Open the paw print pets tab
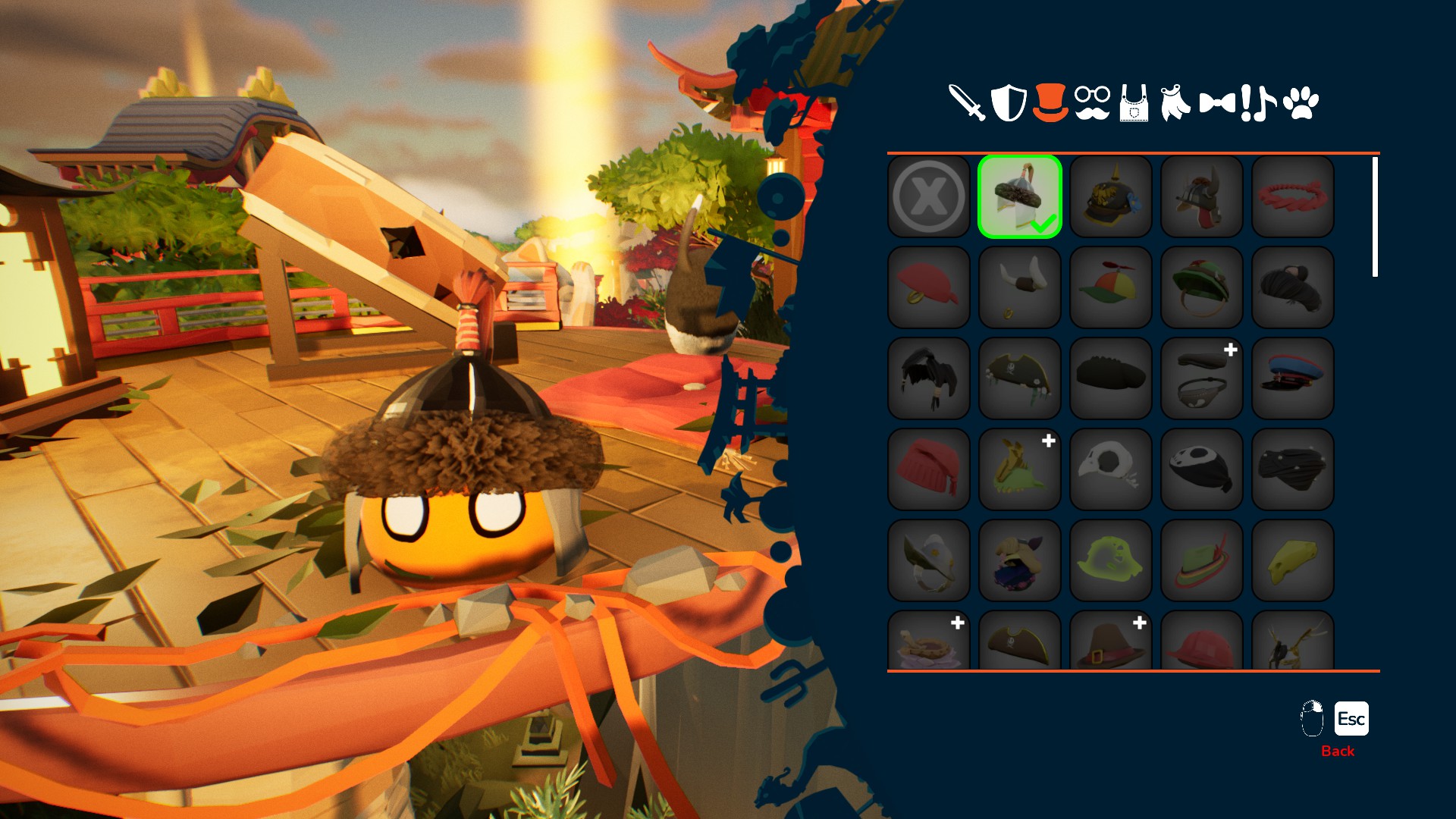1456x819 pixels. (1301, 103)
